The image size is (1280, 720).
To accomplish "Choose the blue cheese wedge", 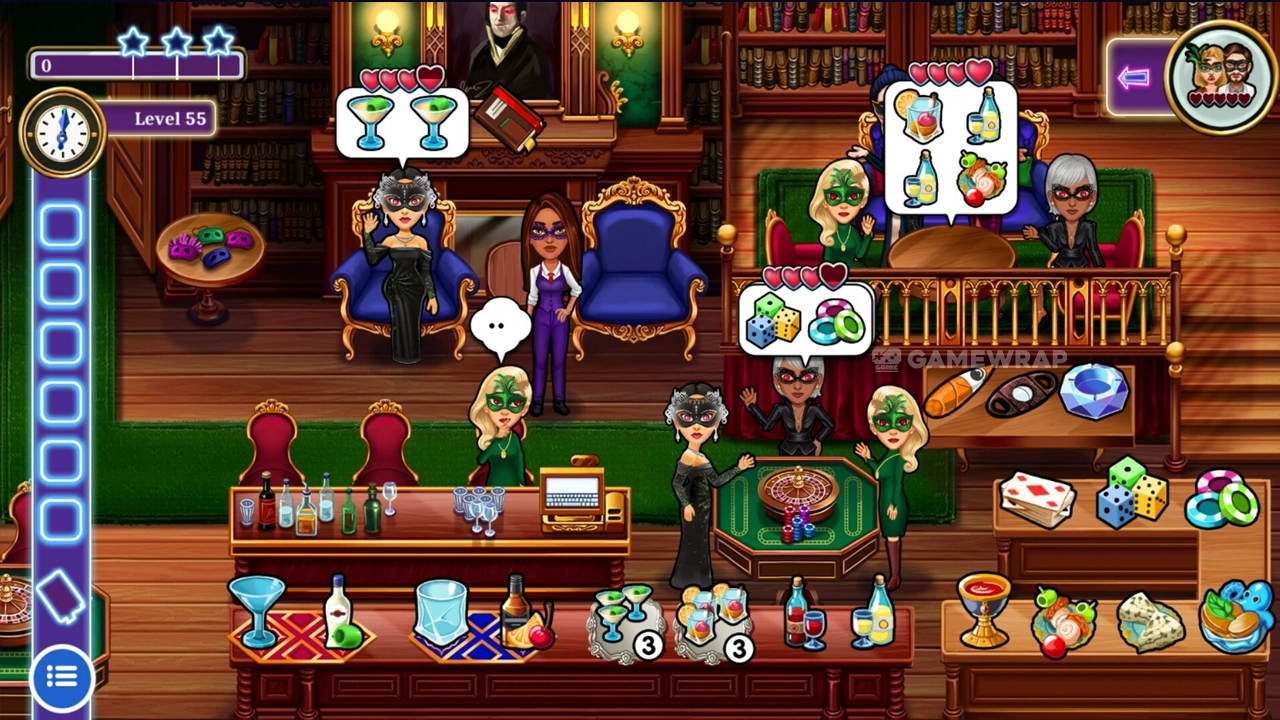I will pos(1148,618).
